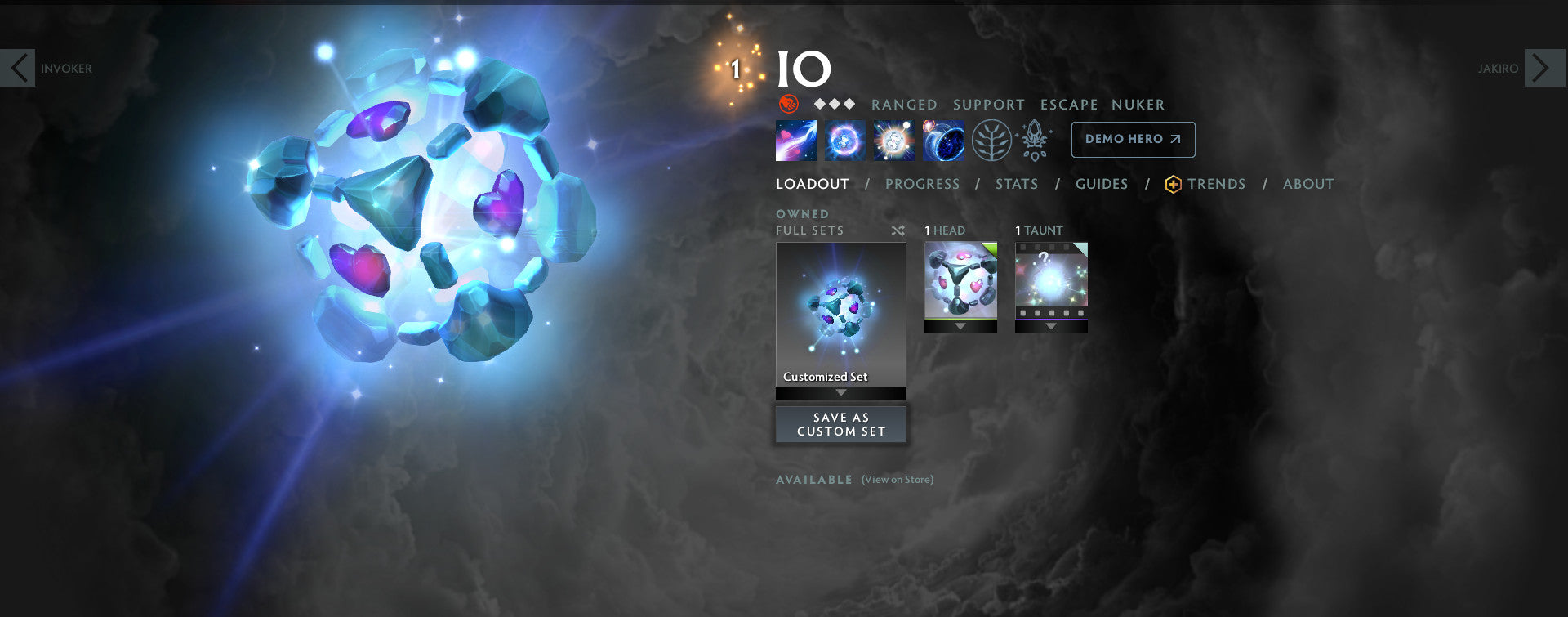Select Io's Spirits ability icon
Viewport: 1568px width, 617px height.
tap(844, 139)
